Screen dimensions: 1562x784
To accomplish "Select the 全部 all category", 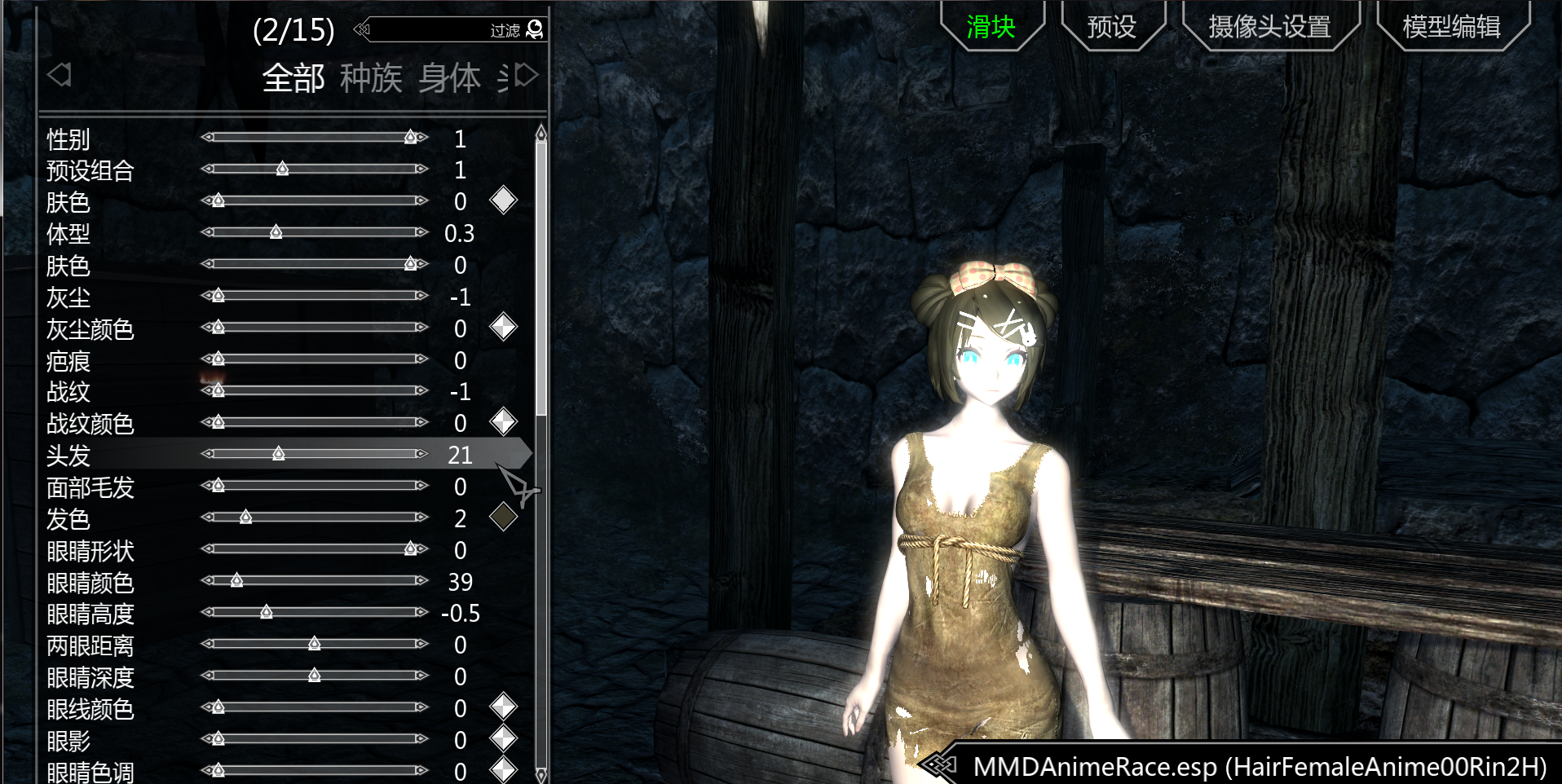I will click(293, 78).
